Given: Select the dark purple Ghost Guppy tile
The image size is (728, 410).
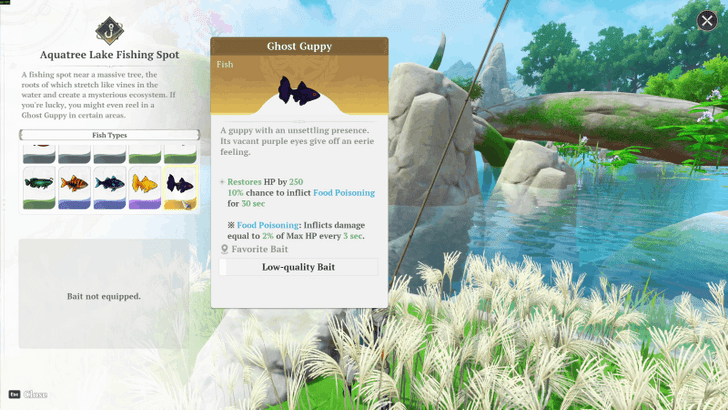Looking at the screenshot, I should point(180,187).
